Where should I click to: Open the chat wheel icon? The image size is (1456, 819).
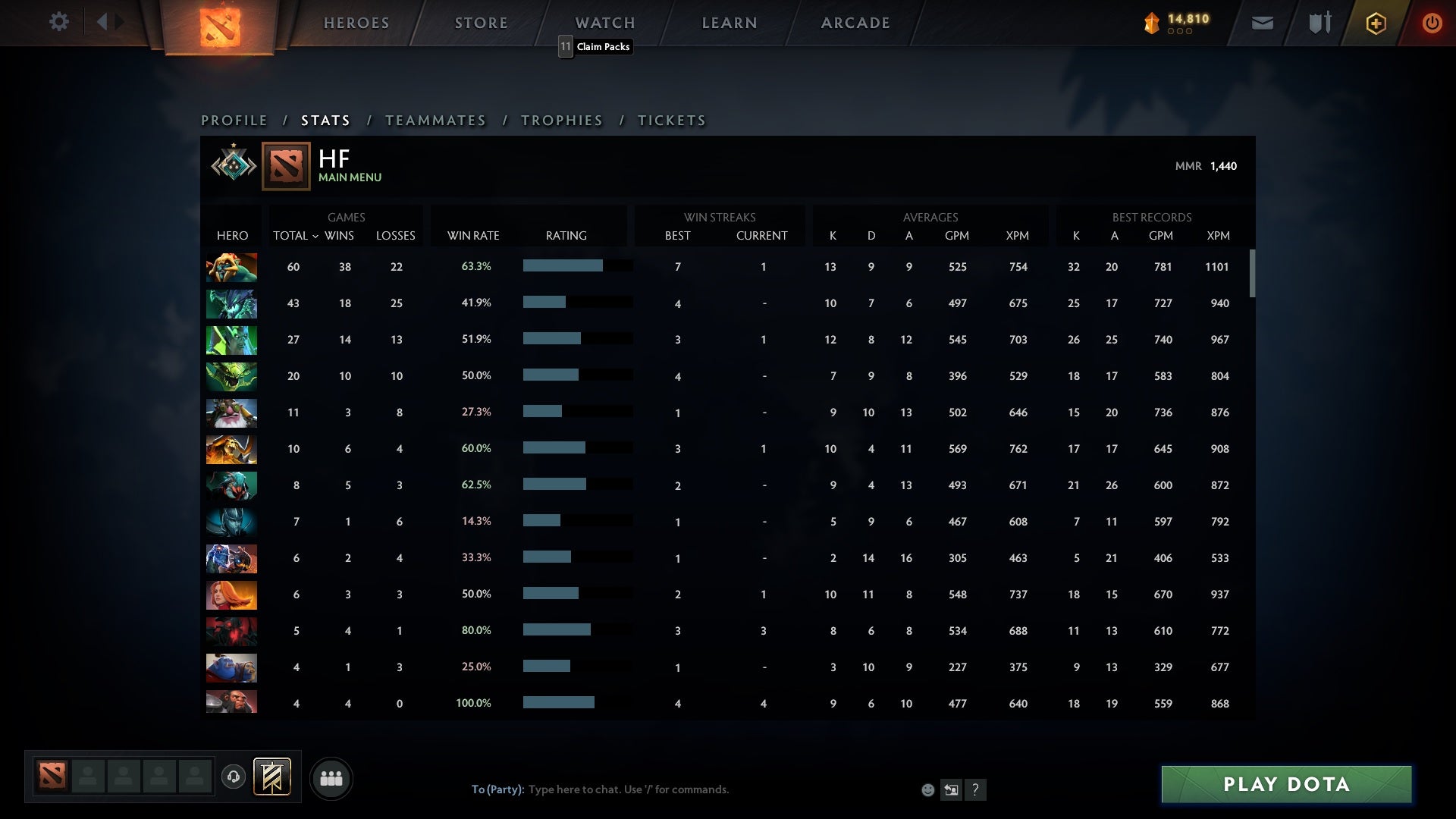[x=950, y=789]
